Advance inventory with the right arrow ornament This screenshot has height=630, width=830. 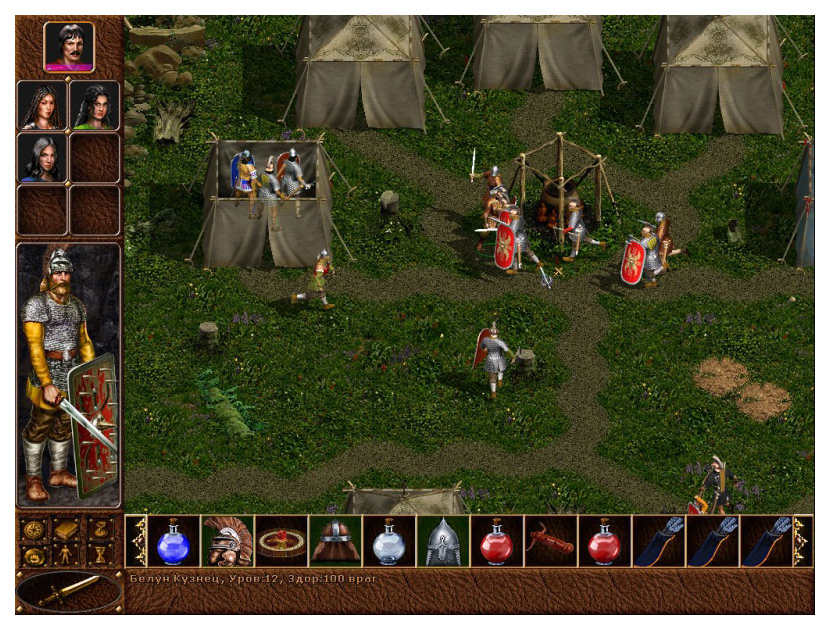[x=802, y=541]
